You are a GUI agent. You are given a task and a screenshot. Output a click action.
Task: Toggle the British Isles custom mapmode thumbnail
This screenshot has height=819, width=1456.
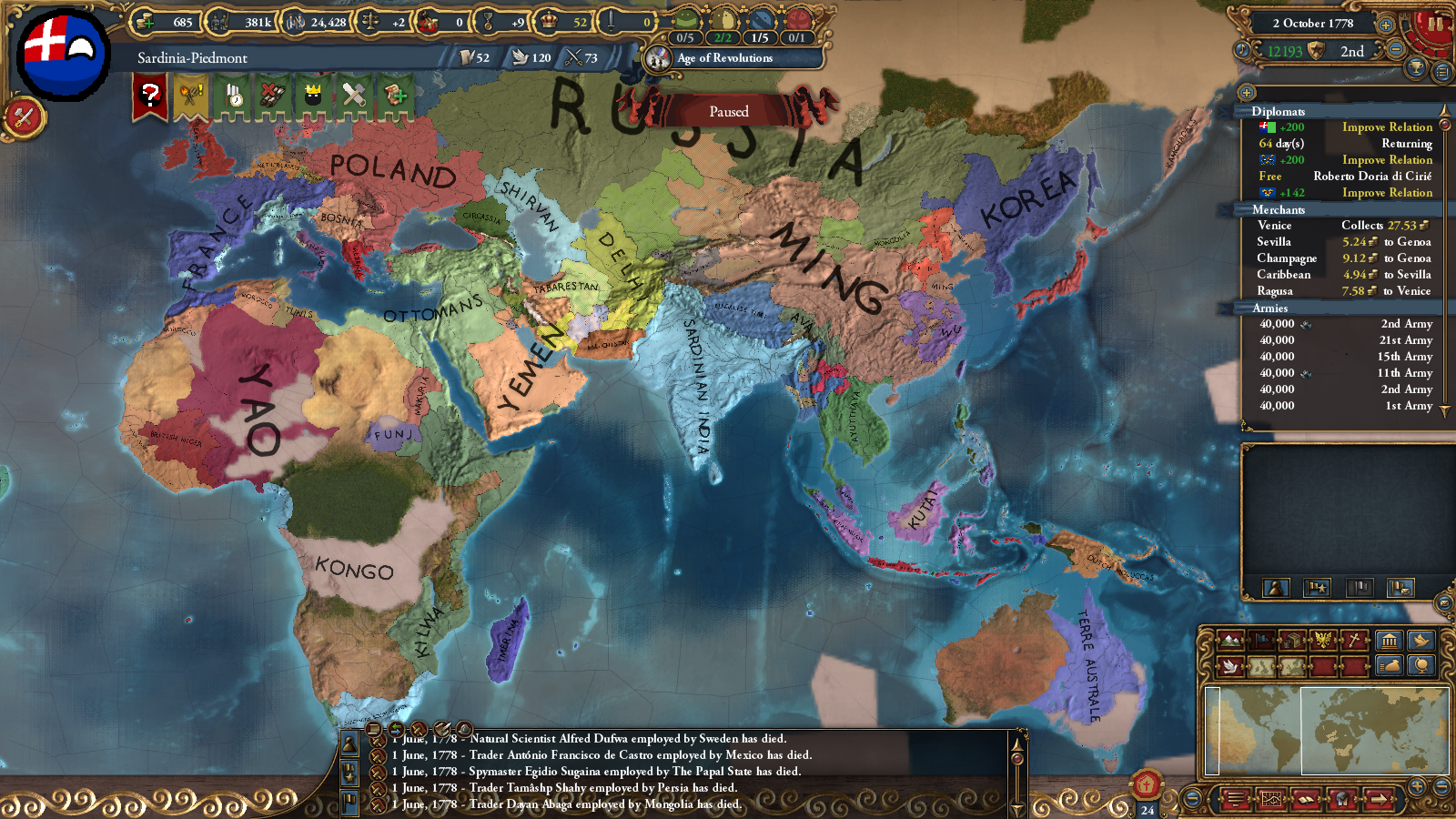click(1260, 666)
